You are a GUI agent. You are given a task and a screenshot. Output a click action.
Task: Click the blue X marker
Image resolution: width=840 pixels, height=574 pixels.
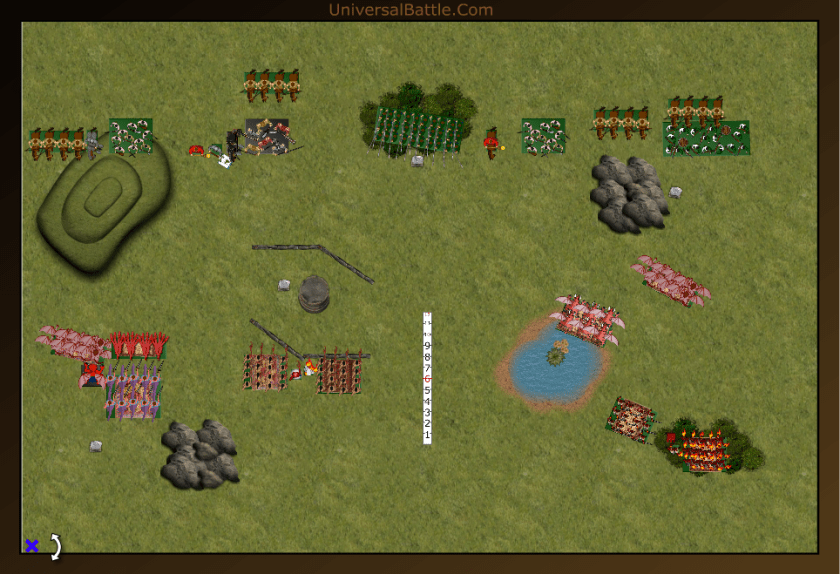tap(31, 545)
